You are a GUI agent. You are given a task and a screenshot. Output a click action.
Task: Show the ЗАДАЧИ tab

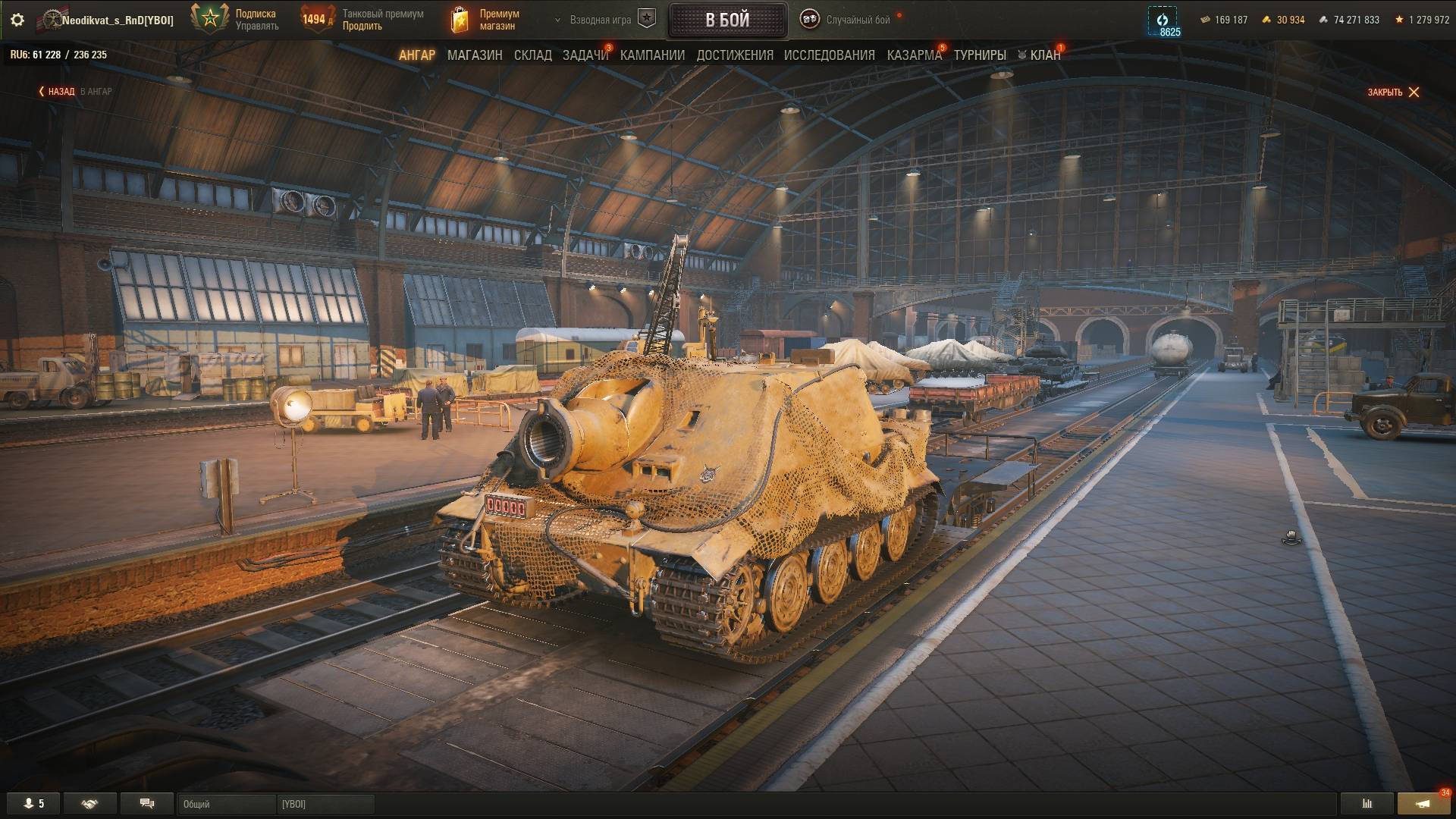pos(585,55)
